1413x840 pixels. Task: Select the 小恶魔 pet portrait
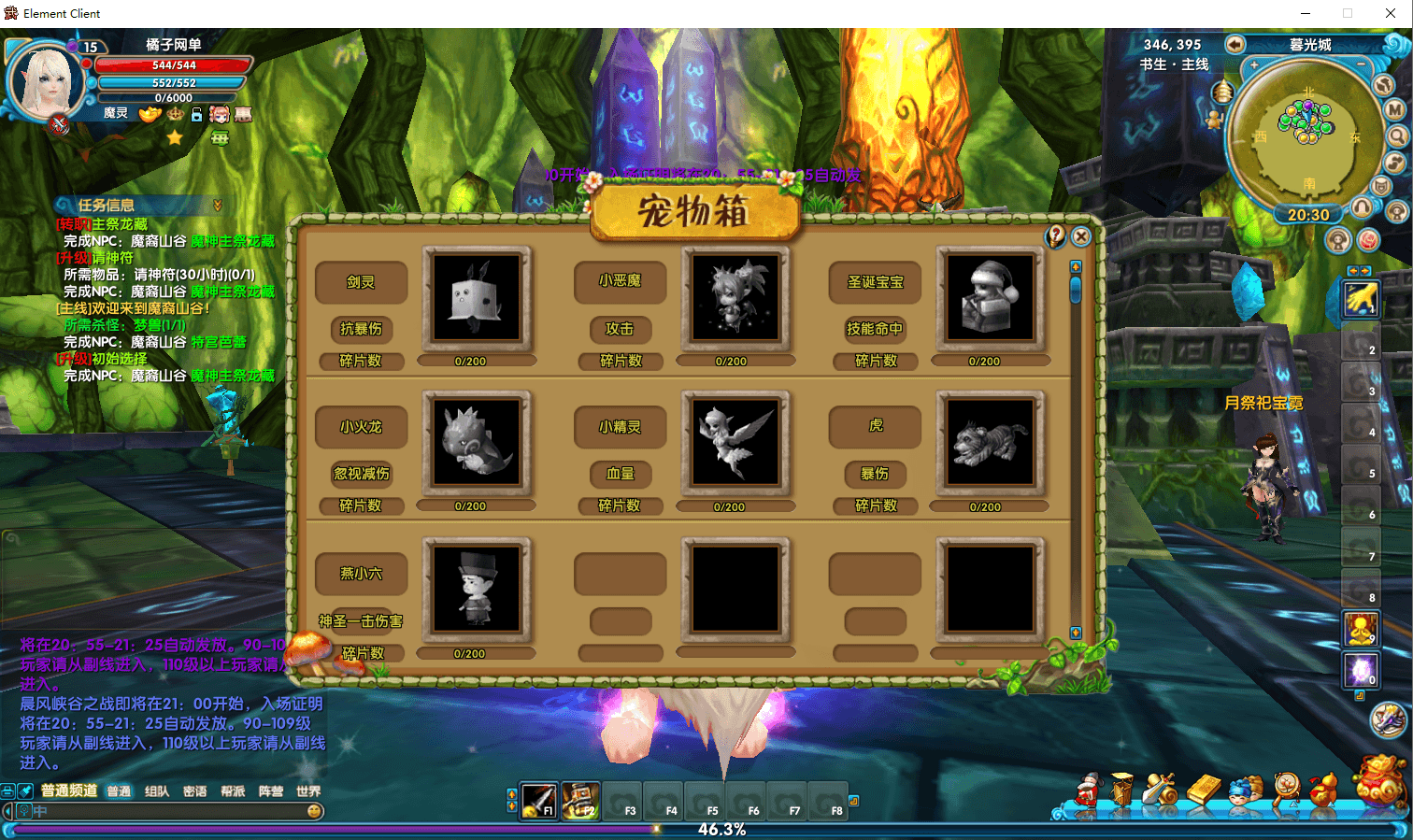tap(736, 297)
